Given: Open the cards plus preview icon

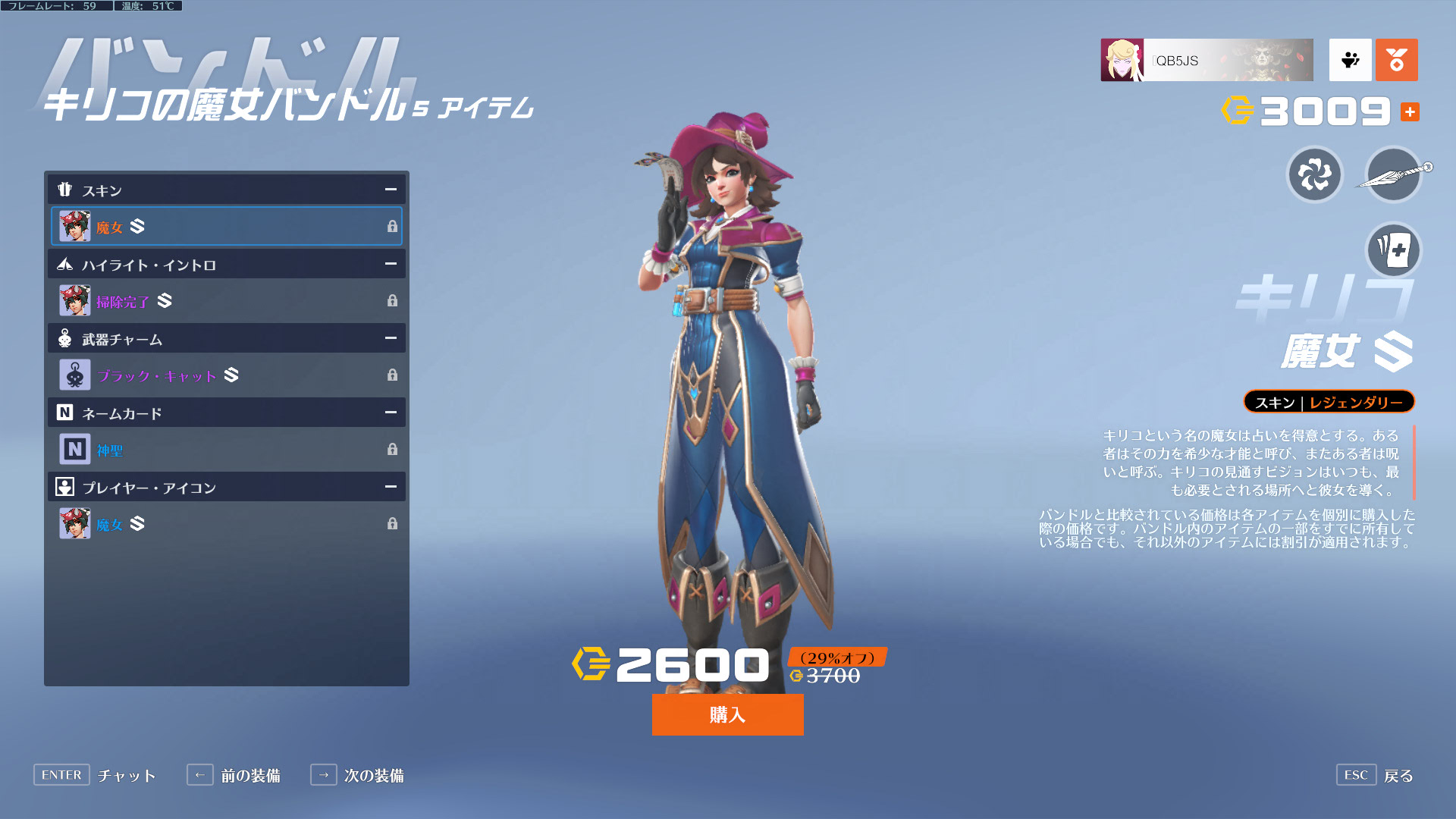Looking at the screenshot, I should 1393,249.
